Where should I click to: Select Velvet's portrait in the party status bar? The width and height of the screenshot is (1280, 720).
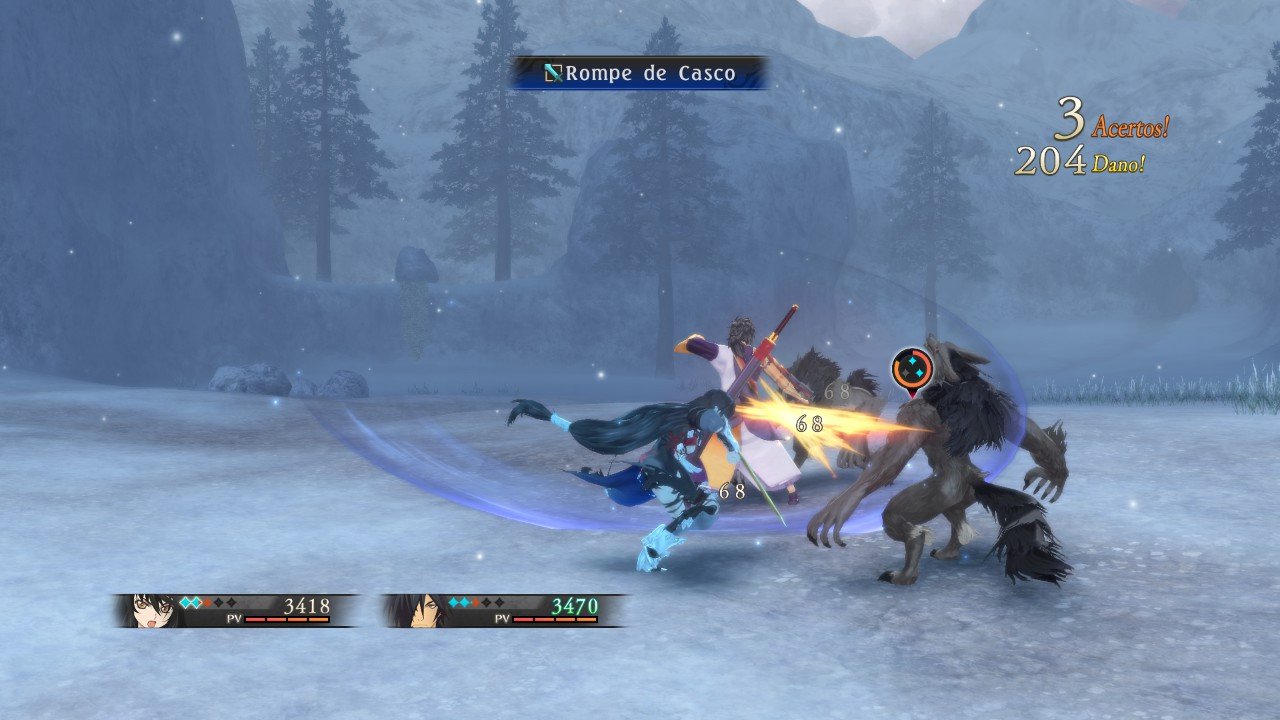[150, 610]
